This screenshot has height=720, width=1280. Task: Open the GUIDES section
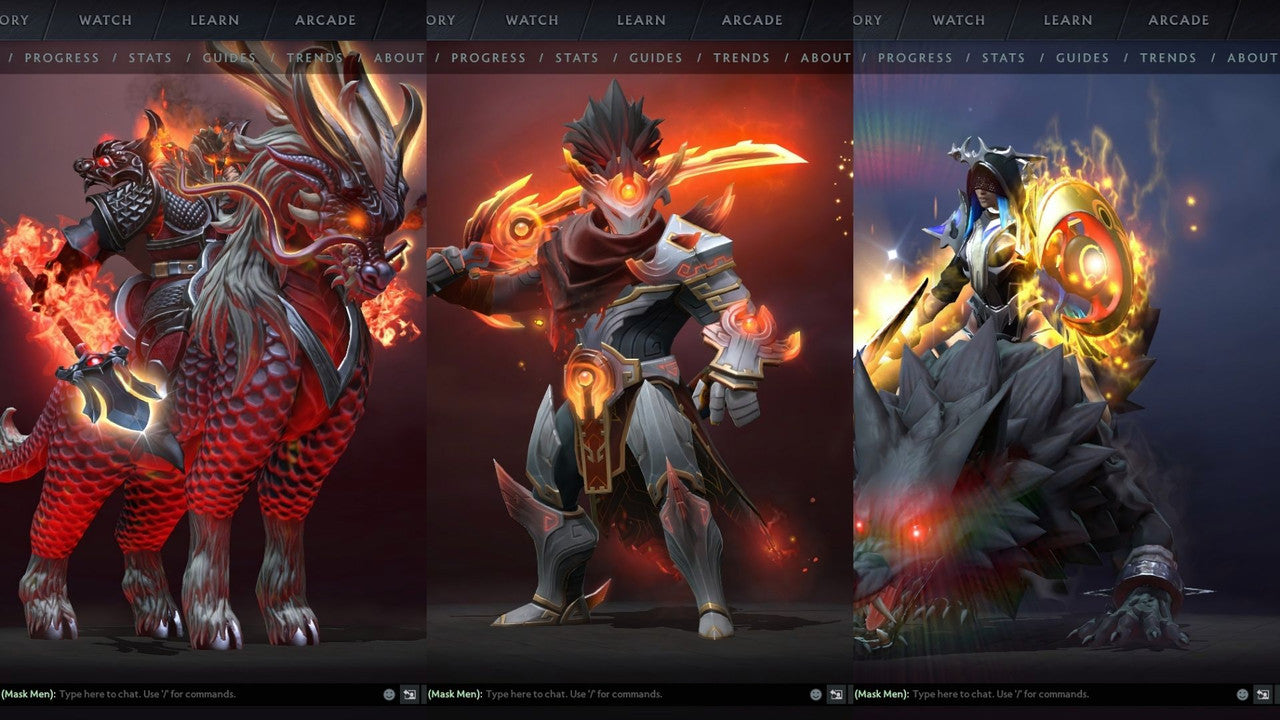[x=229, y=58]
